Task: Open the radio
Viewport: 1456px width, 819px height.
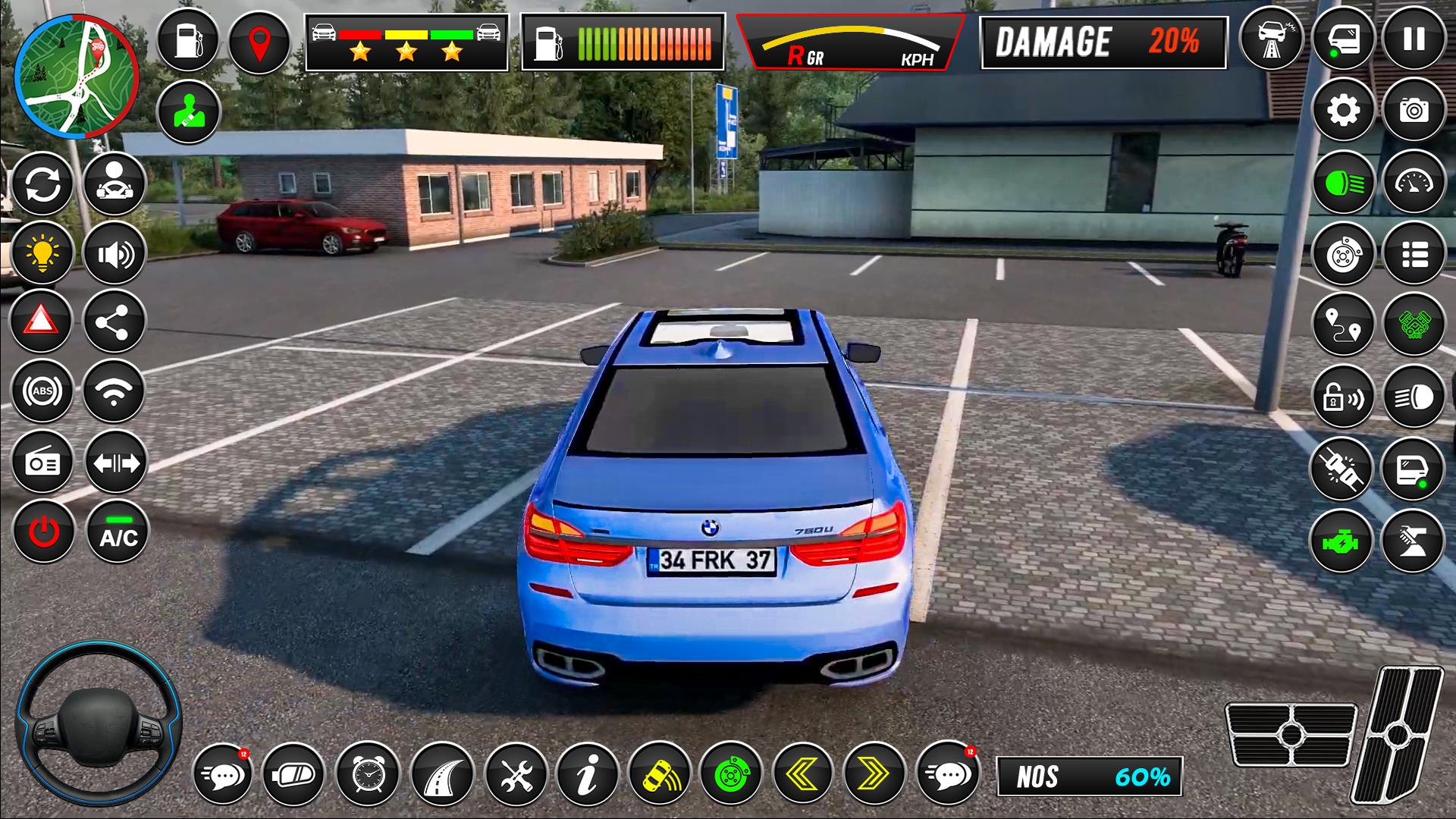Action: (x=42, y=462)
